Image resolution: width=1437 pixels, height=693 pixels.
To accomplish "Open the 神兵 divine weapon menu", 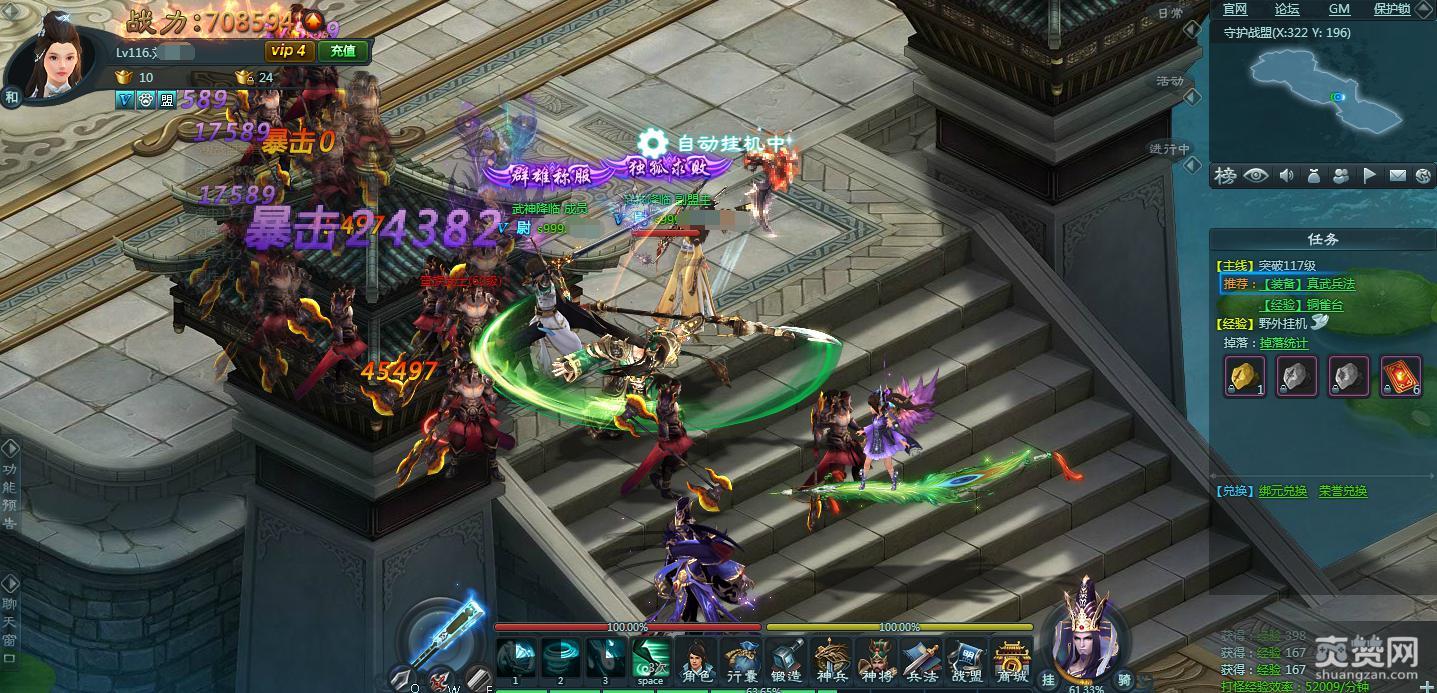I will click(x=831, y=661).
